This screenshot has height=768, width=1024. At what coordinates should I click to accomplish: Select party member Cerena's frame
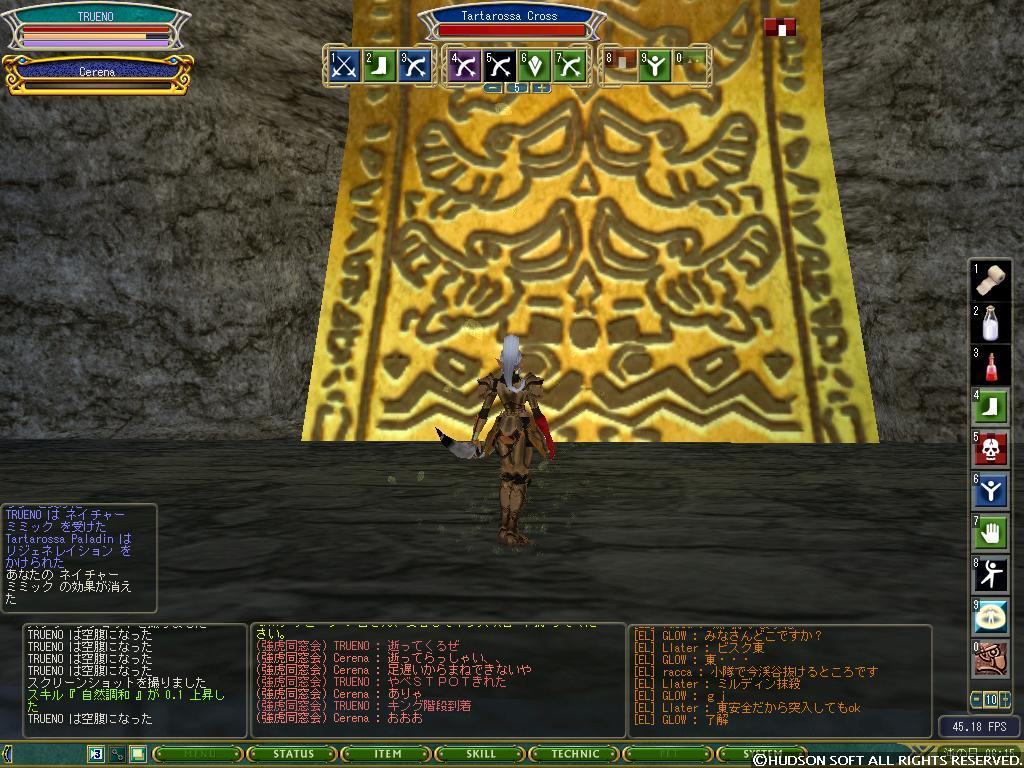tap(97, 72)
